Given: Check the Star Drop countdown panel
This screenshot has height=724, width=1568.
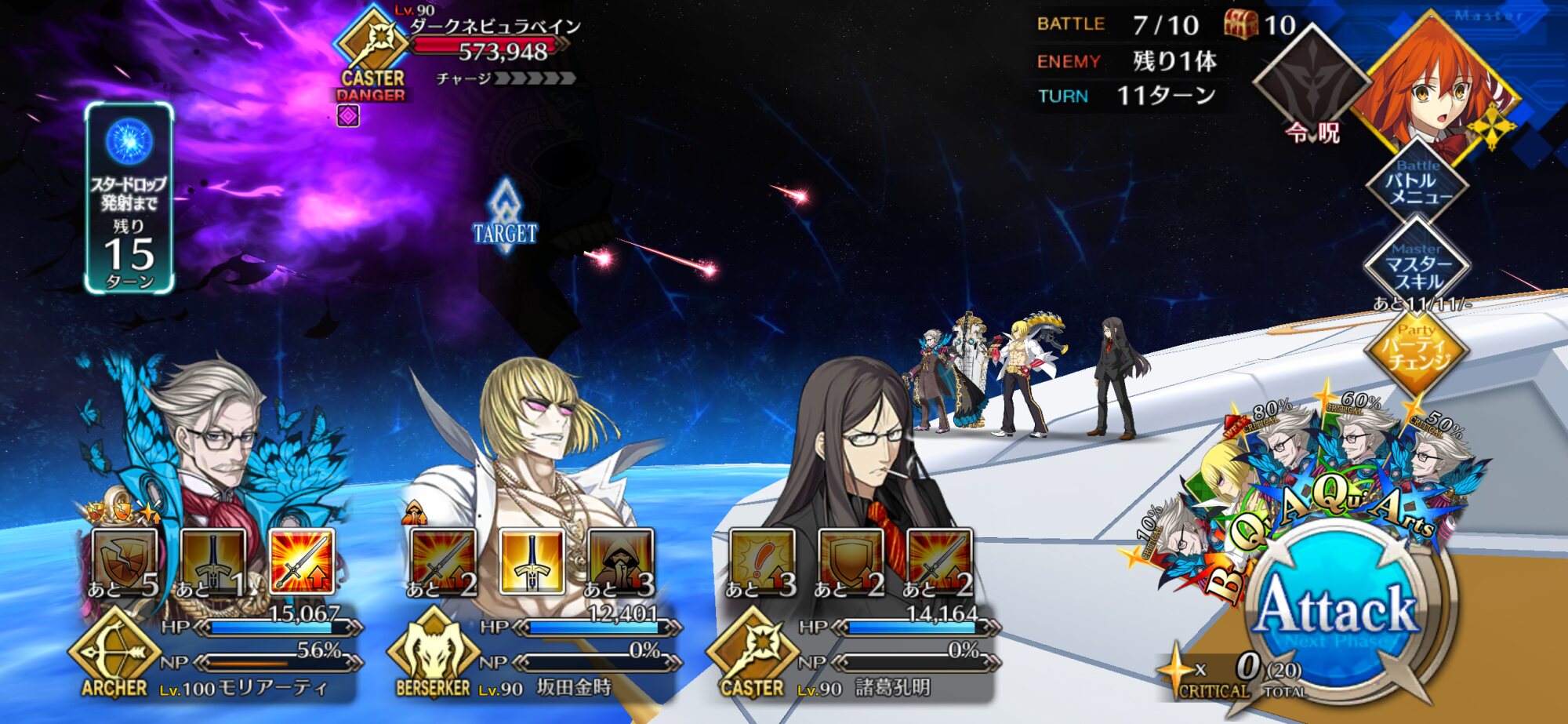Looking at the screenshot, I should point(129,198).
